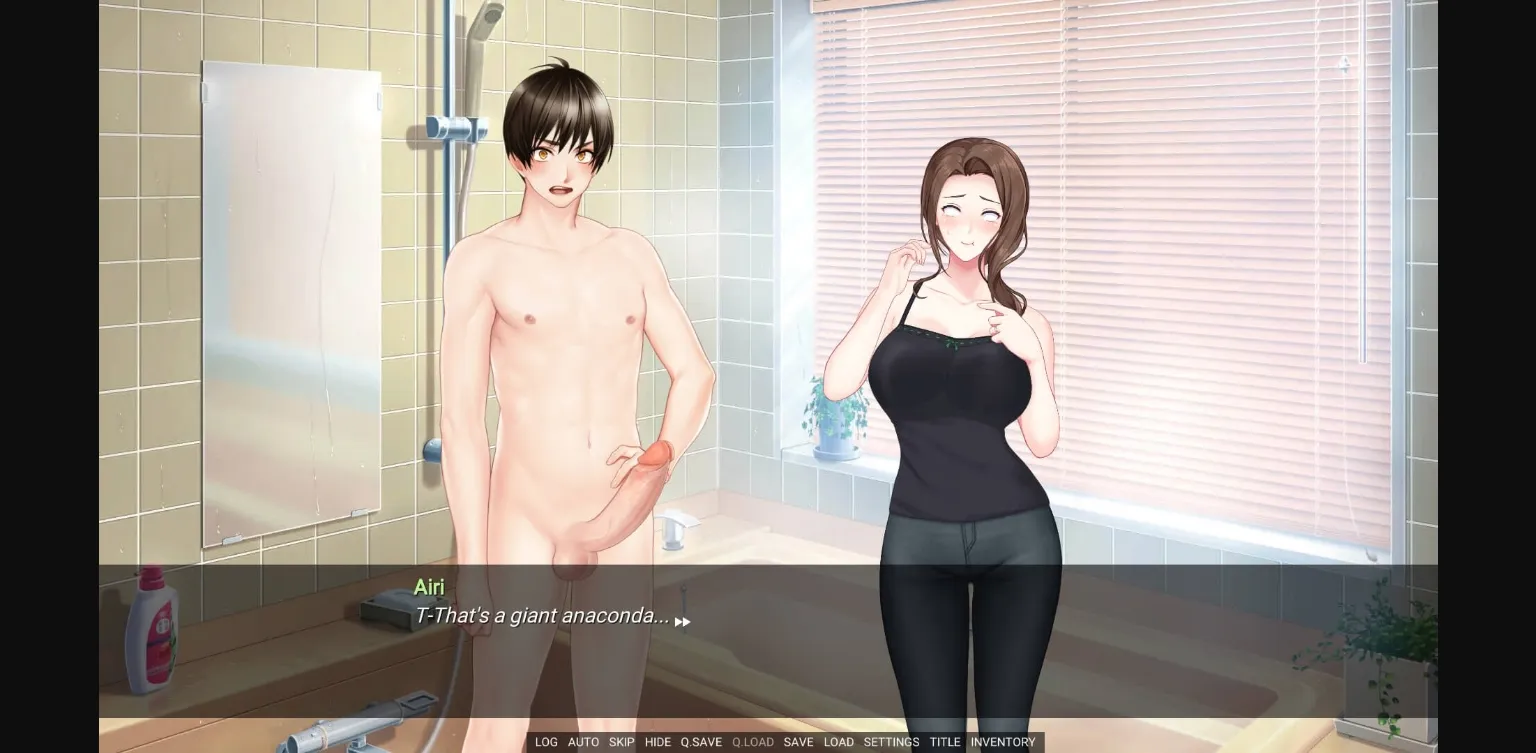Click the grayed-out Q.LOAD option
Image resolution: width=1536 pixels, height=753 pixels.
752,742
